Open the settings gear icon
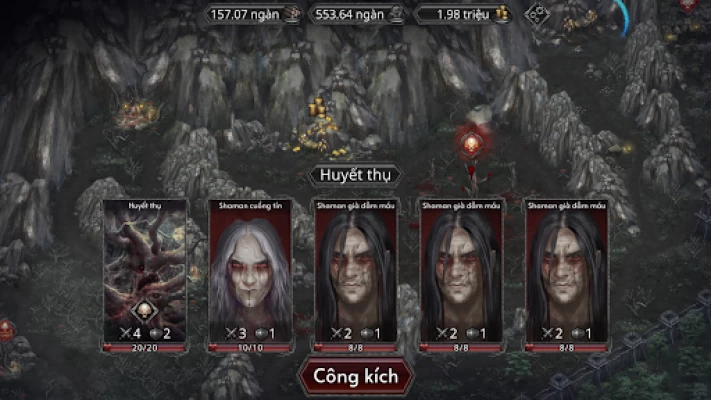Screen dimensions: 711x400 (x=539, y=14)
